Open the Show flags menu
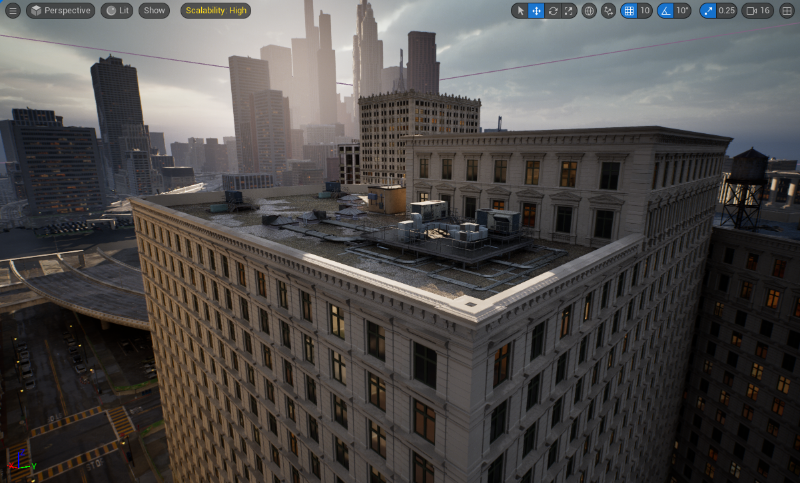The width and height of the screenshot is (800, 483). click(x=153, y=11)
